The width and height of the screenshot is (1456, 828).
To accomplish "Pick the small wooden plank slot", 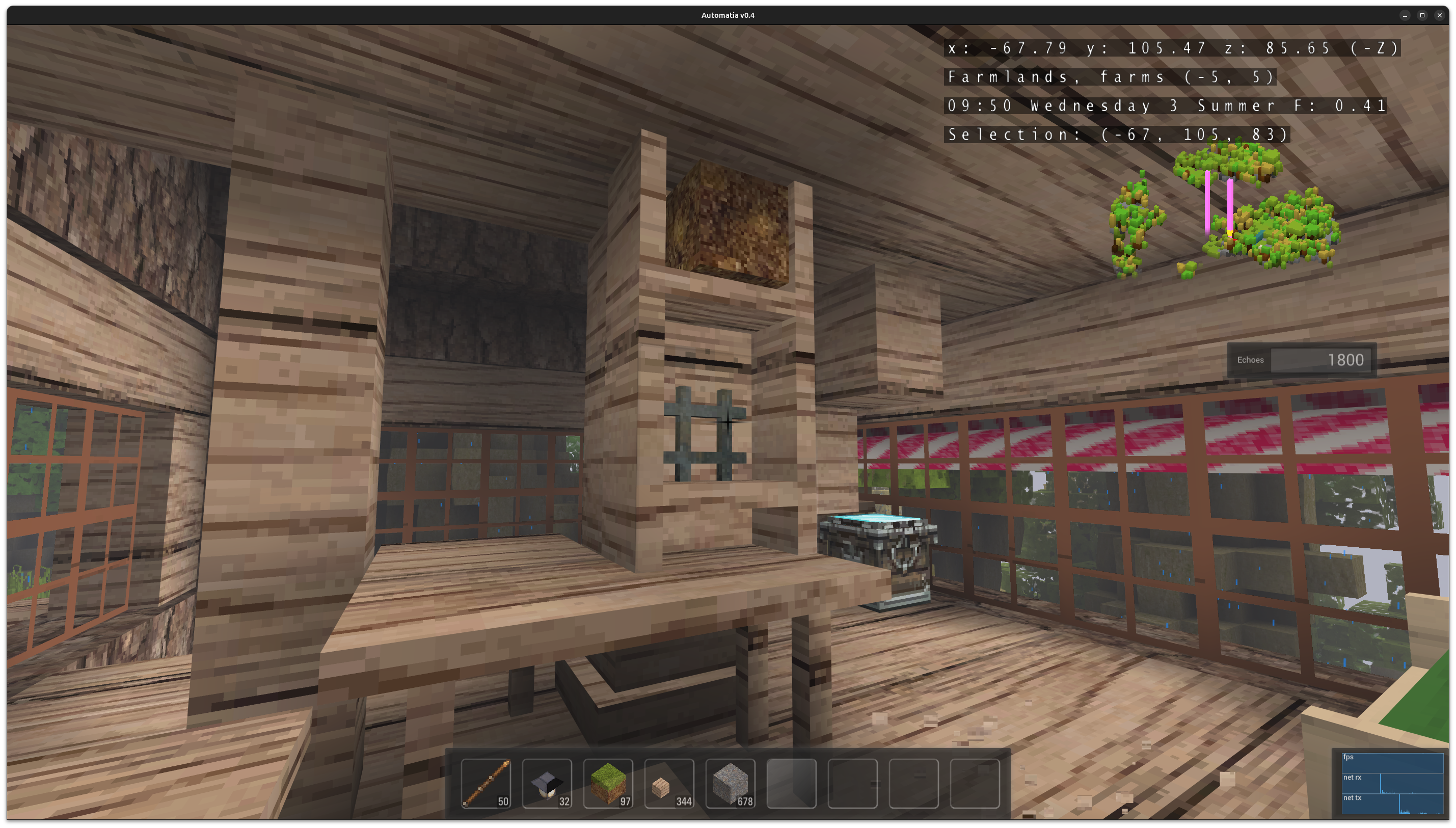I will point(669,783).
